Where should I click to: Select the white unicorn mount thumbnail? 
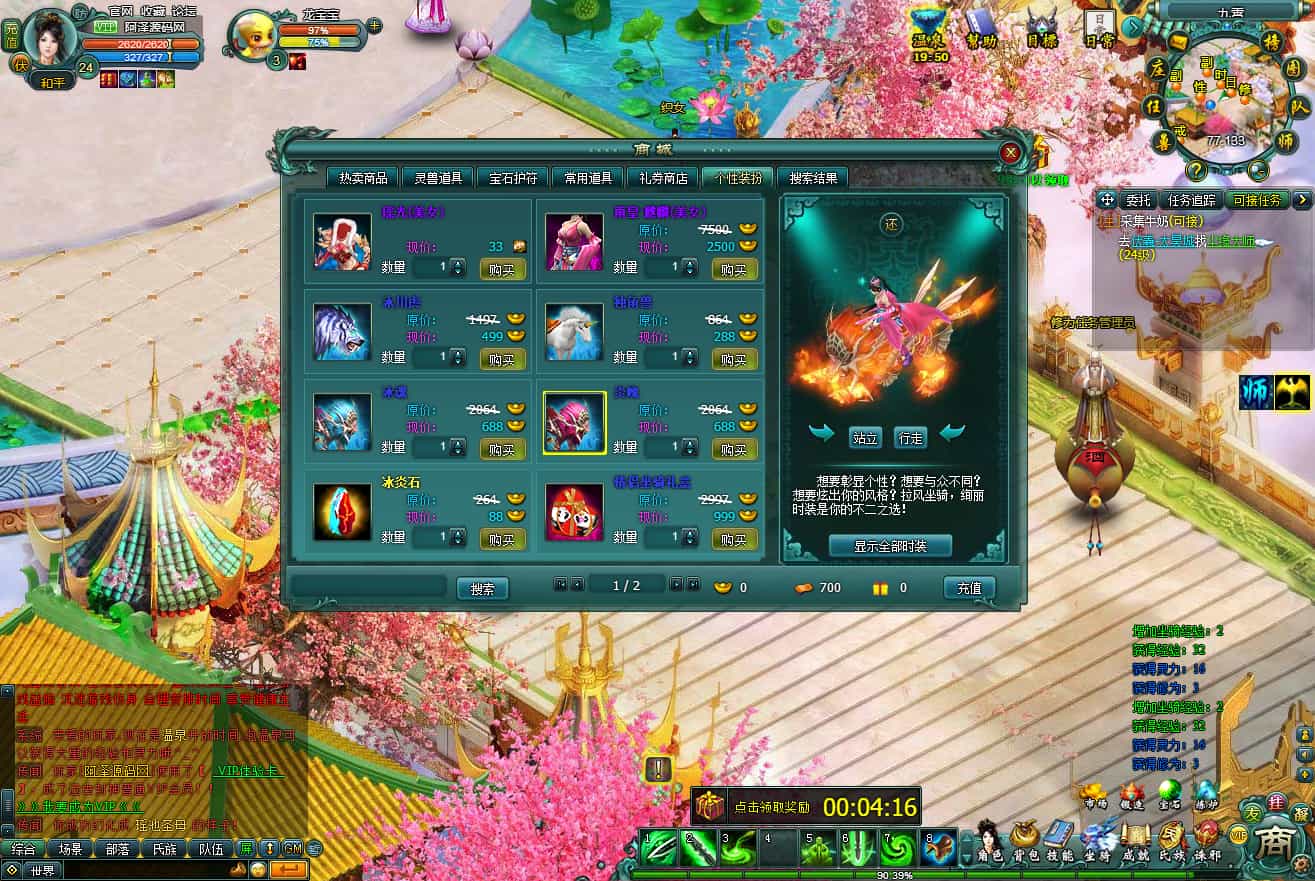[x=574, y=332]
